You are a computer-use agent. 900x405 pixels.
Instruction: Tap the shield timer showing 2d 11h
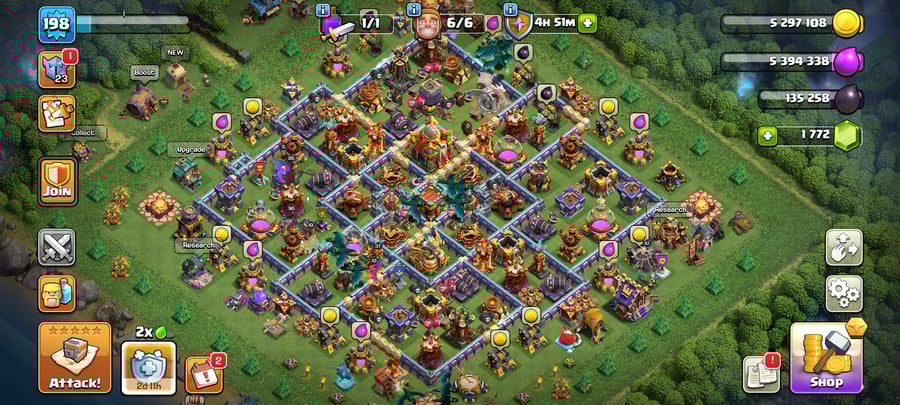tap(148, 367)
